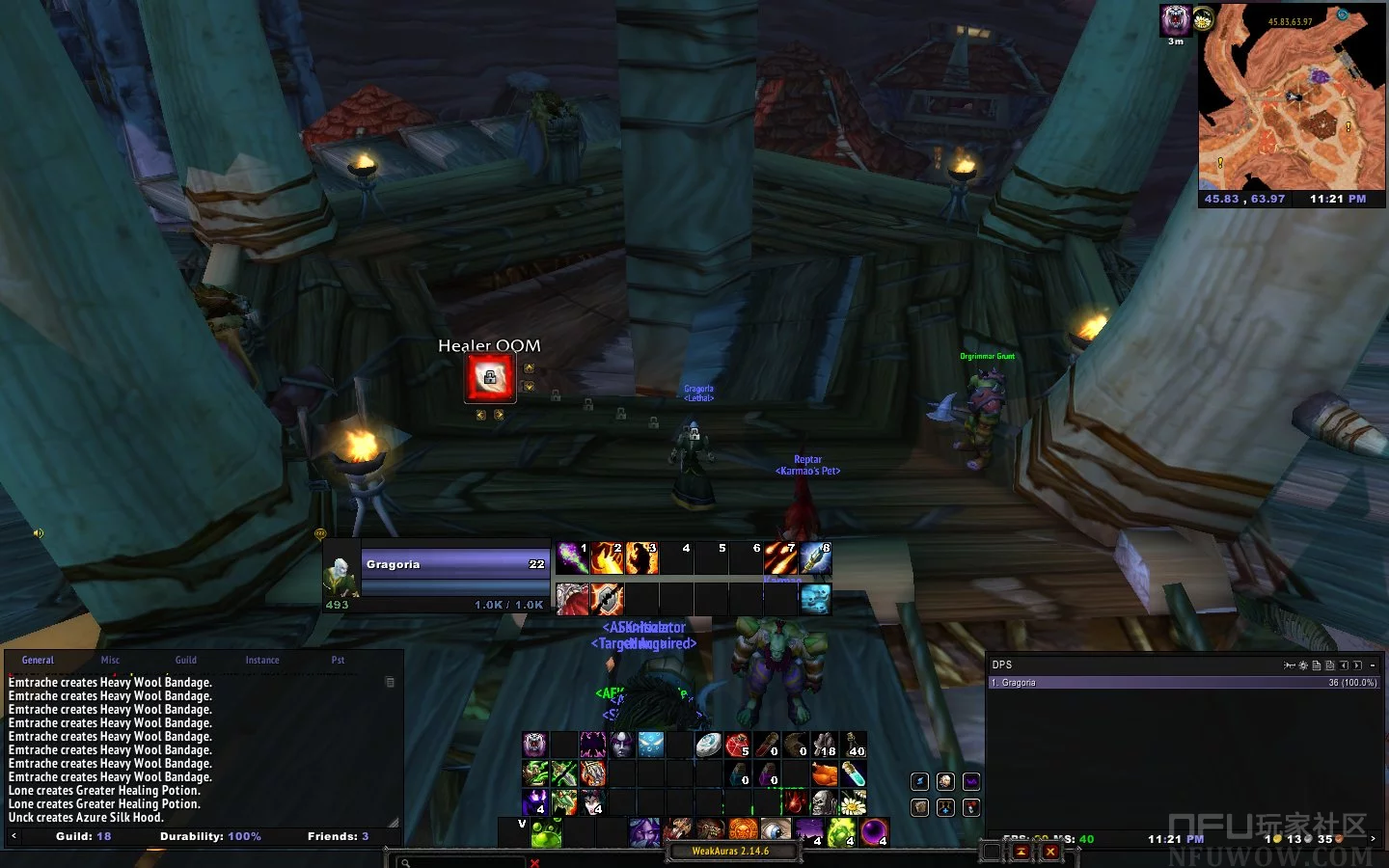The width and height of the screenshot is (1389, 868).
Task: Activate the wand attack in slot 8
Action: (x=815, y=558)
